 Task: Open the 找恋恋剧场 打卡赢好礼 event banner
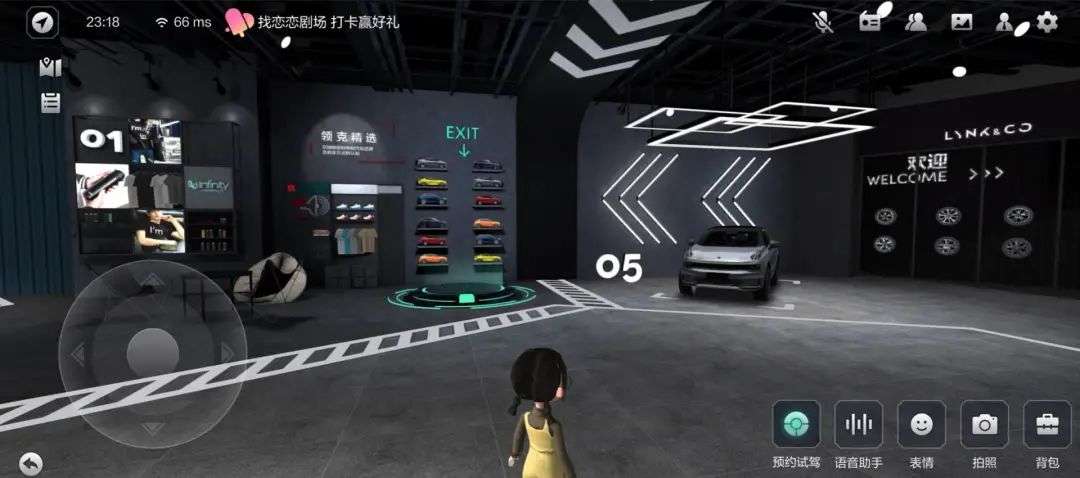[313, 22]
